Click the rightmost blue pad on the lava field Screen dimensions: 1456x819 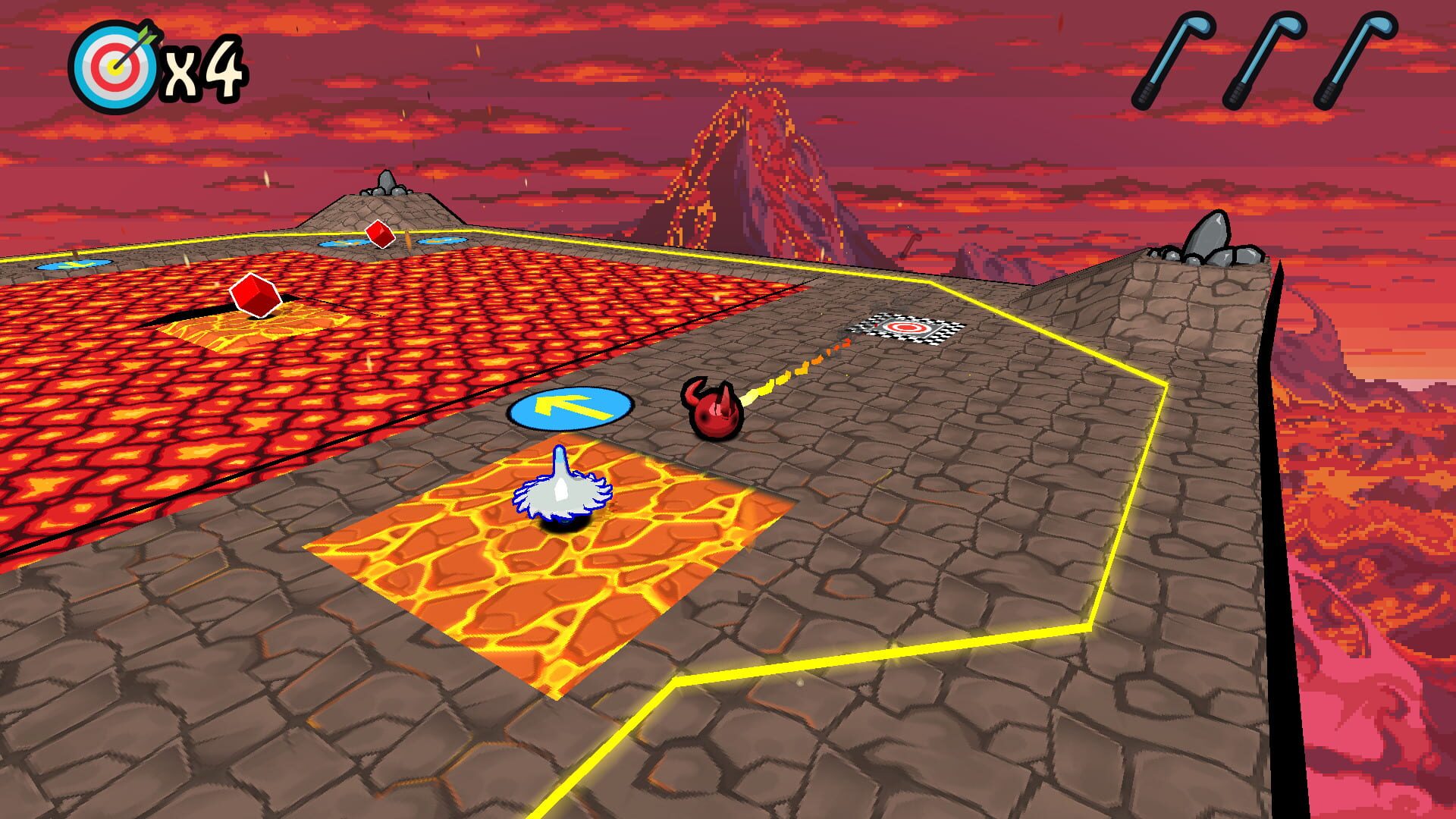coord(440,239)
